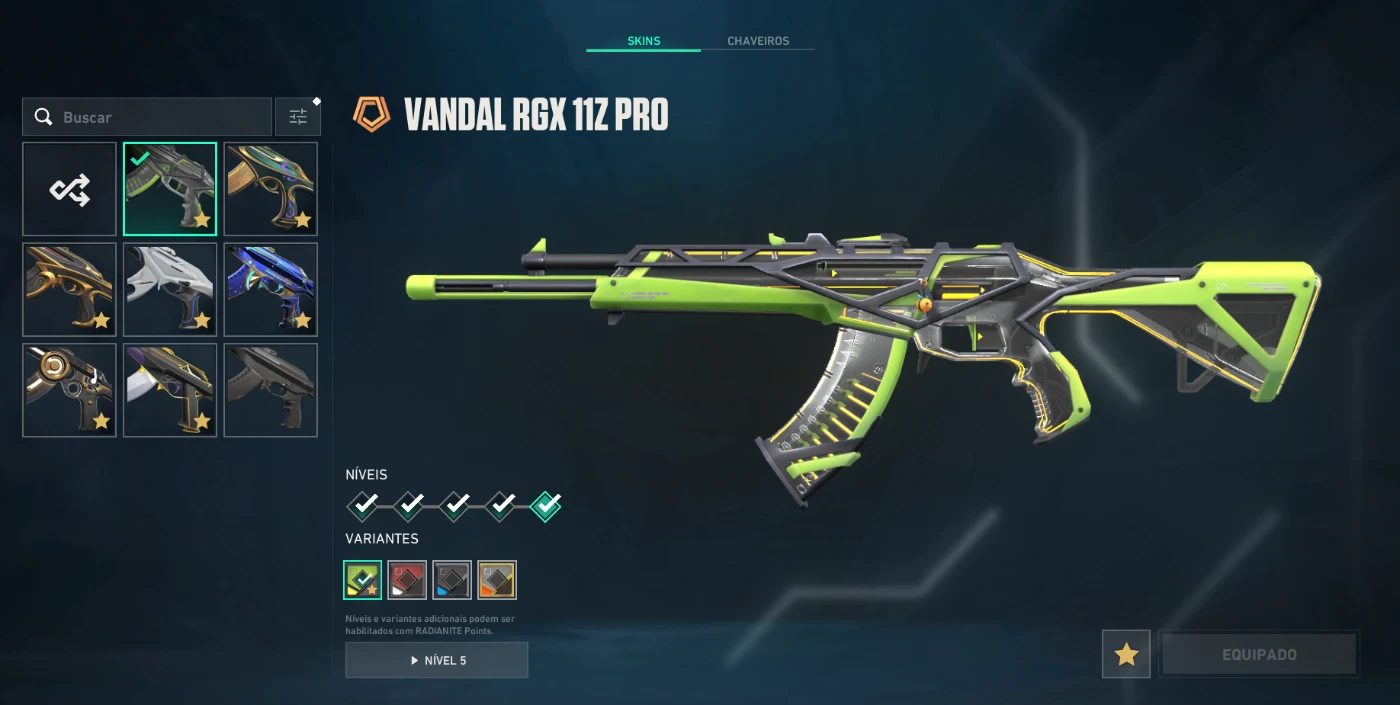Image resolution: width=1400 pixels, height=705 pixels.
Task: Click the Buscar search field
Action: 160,117
